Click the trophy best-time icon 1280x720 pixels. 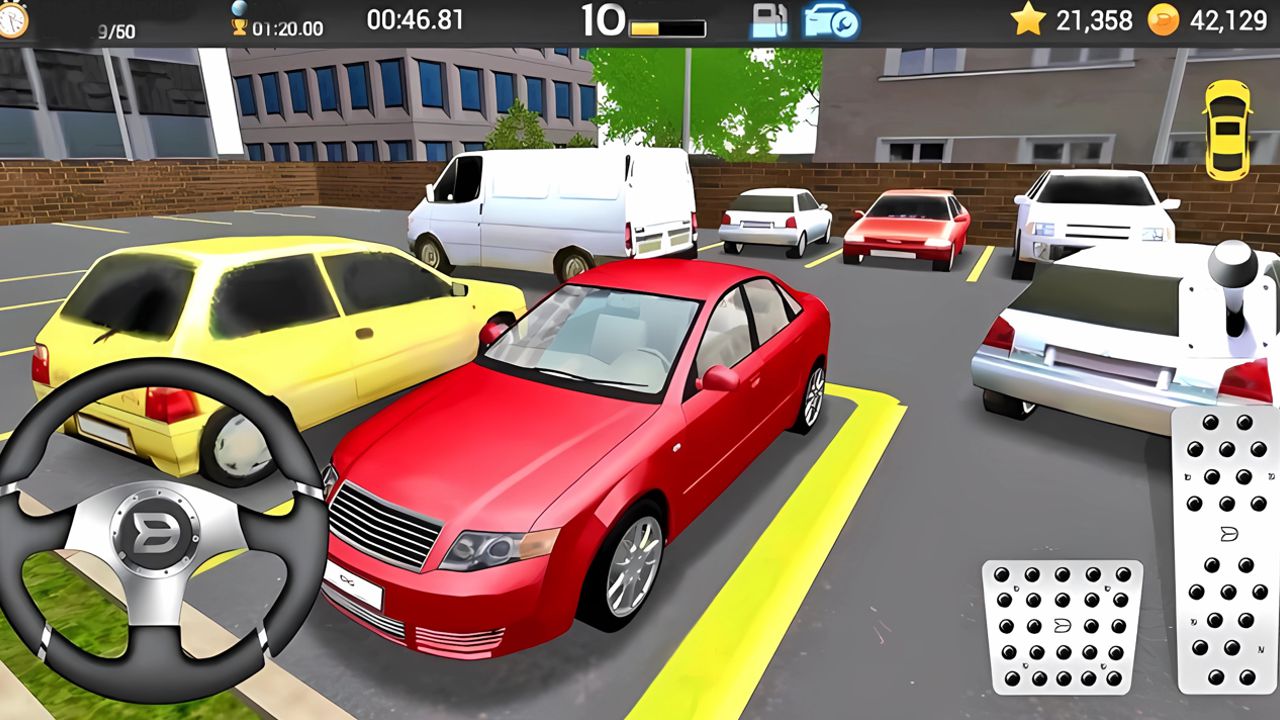coord(239,25)
